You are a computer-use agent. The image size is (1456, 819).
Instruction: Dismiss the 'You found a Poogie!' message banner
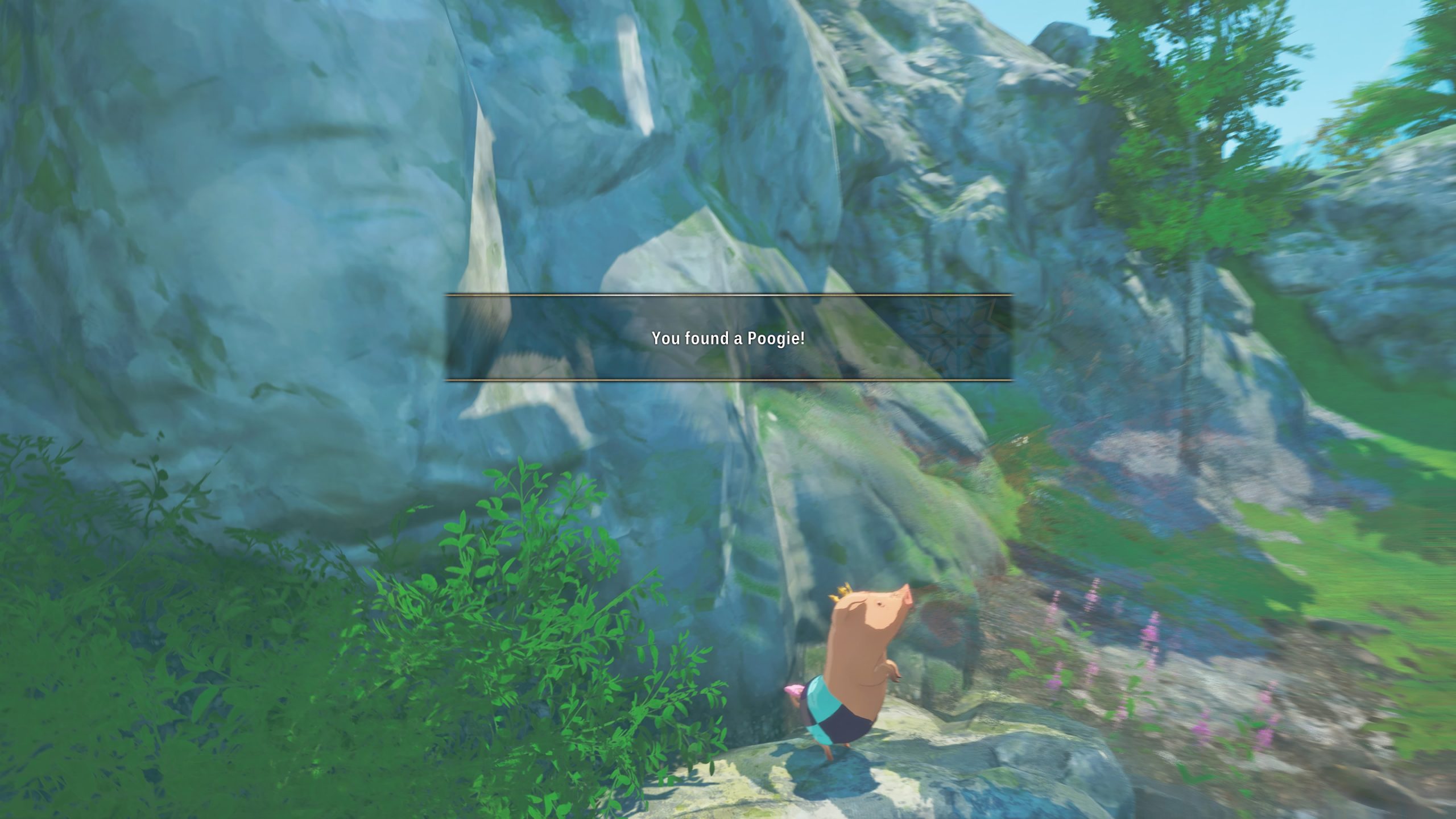point(728,338)
